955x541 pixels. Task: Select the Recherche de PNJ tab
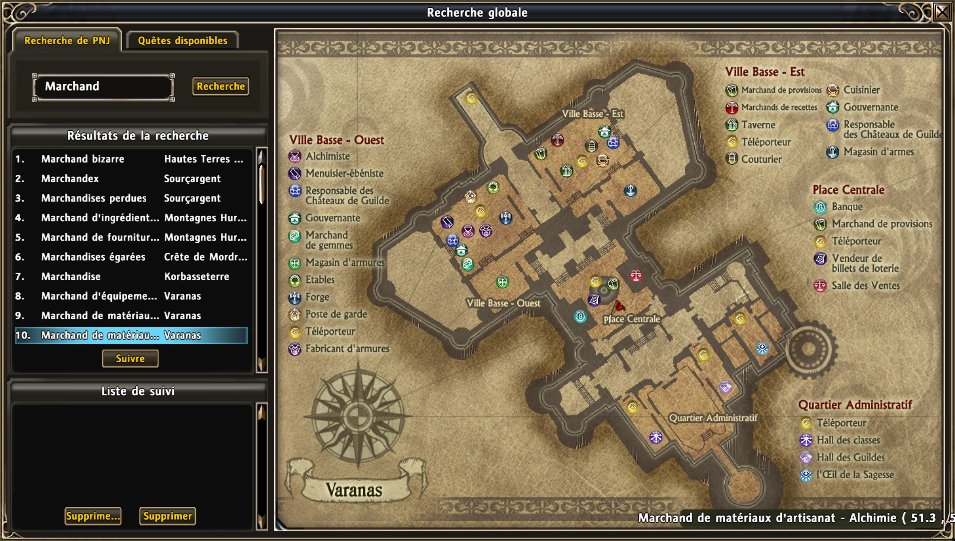pyautogui.click(x=66, y=41)
